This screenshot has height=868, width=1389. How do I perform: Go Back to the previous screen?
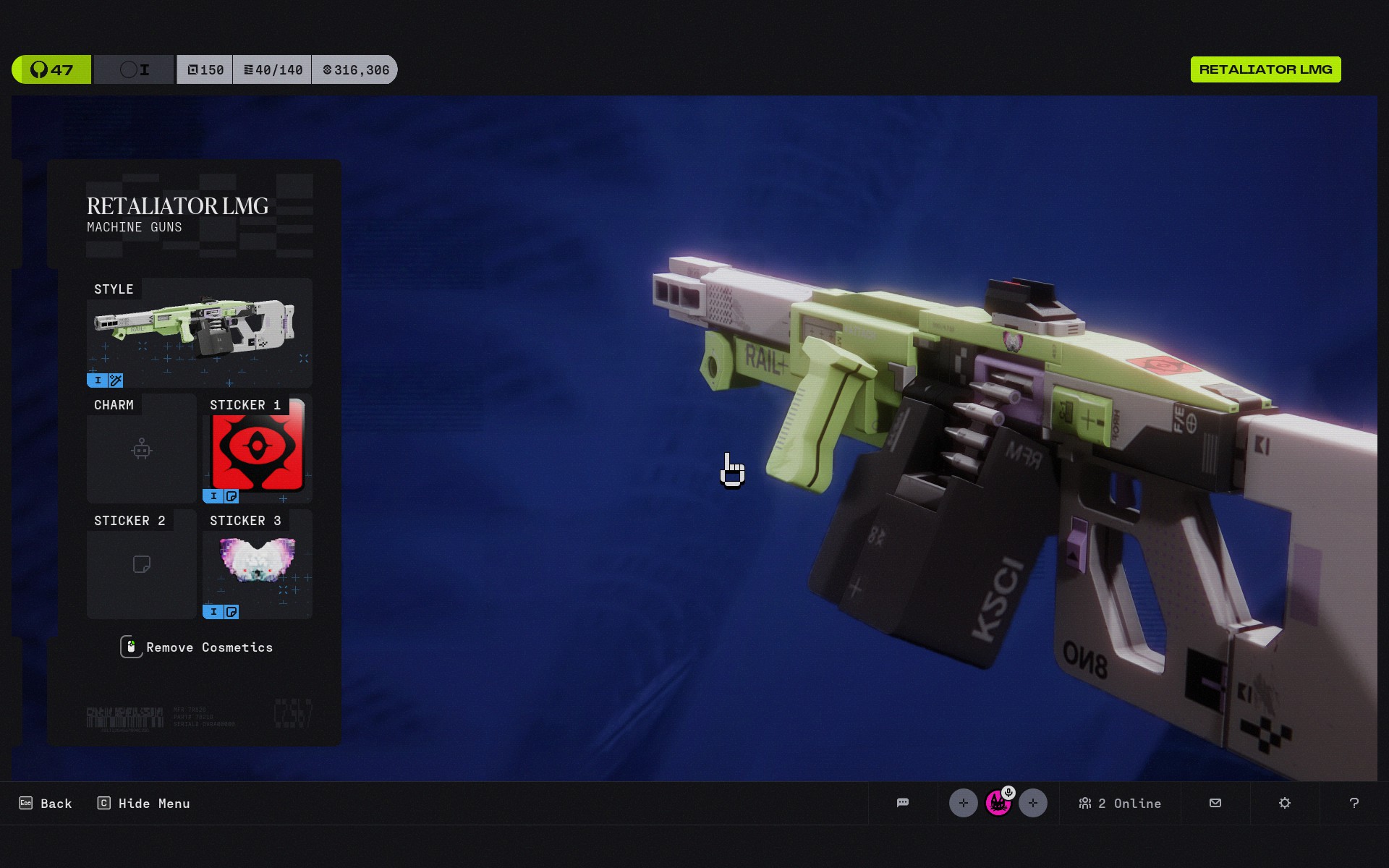click(x=46, y=804)
